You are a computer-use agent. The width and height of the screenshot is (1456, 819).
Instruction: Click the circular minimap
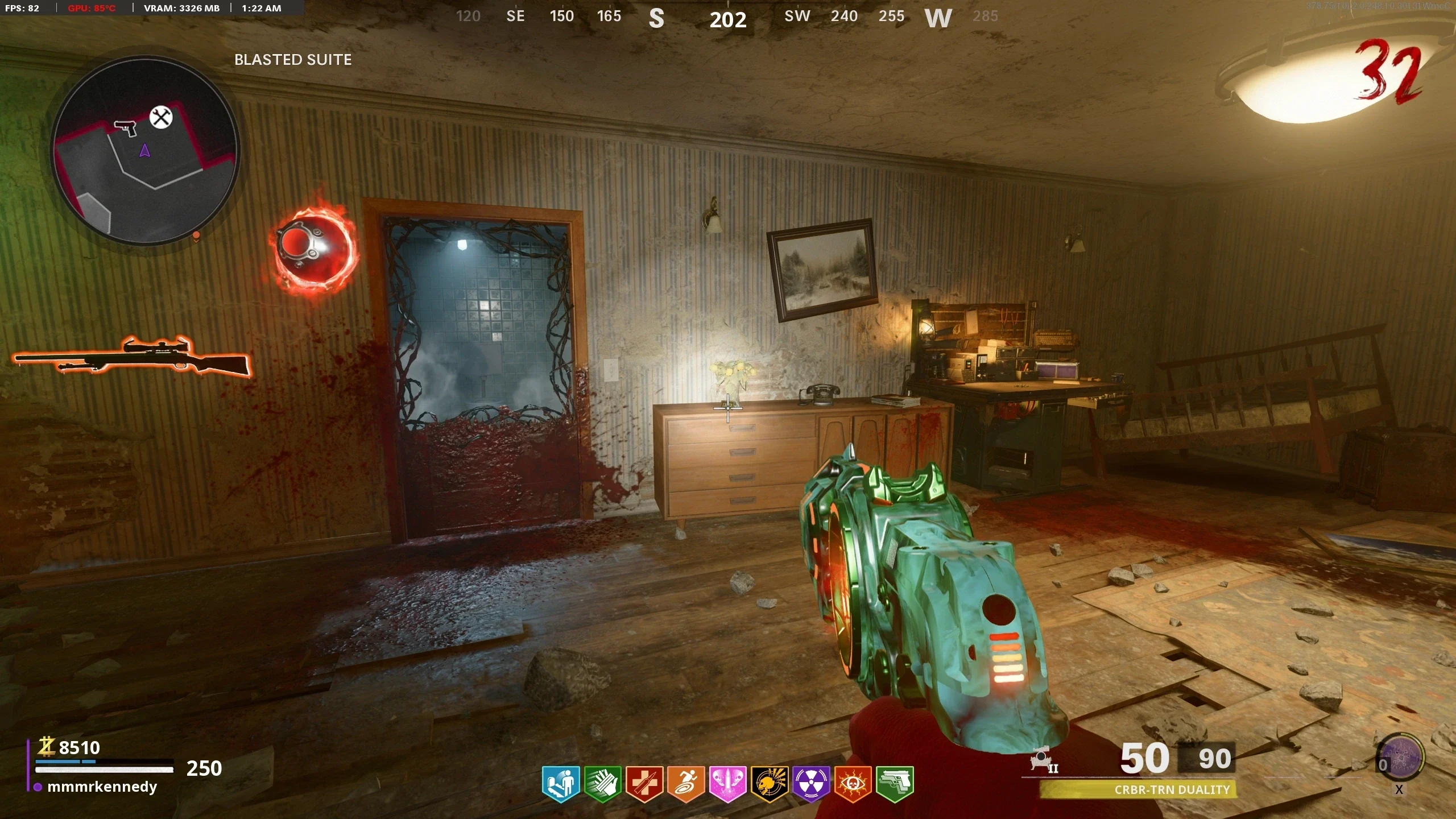[x=146, y=151]
